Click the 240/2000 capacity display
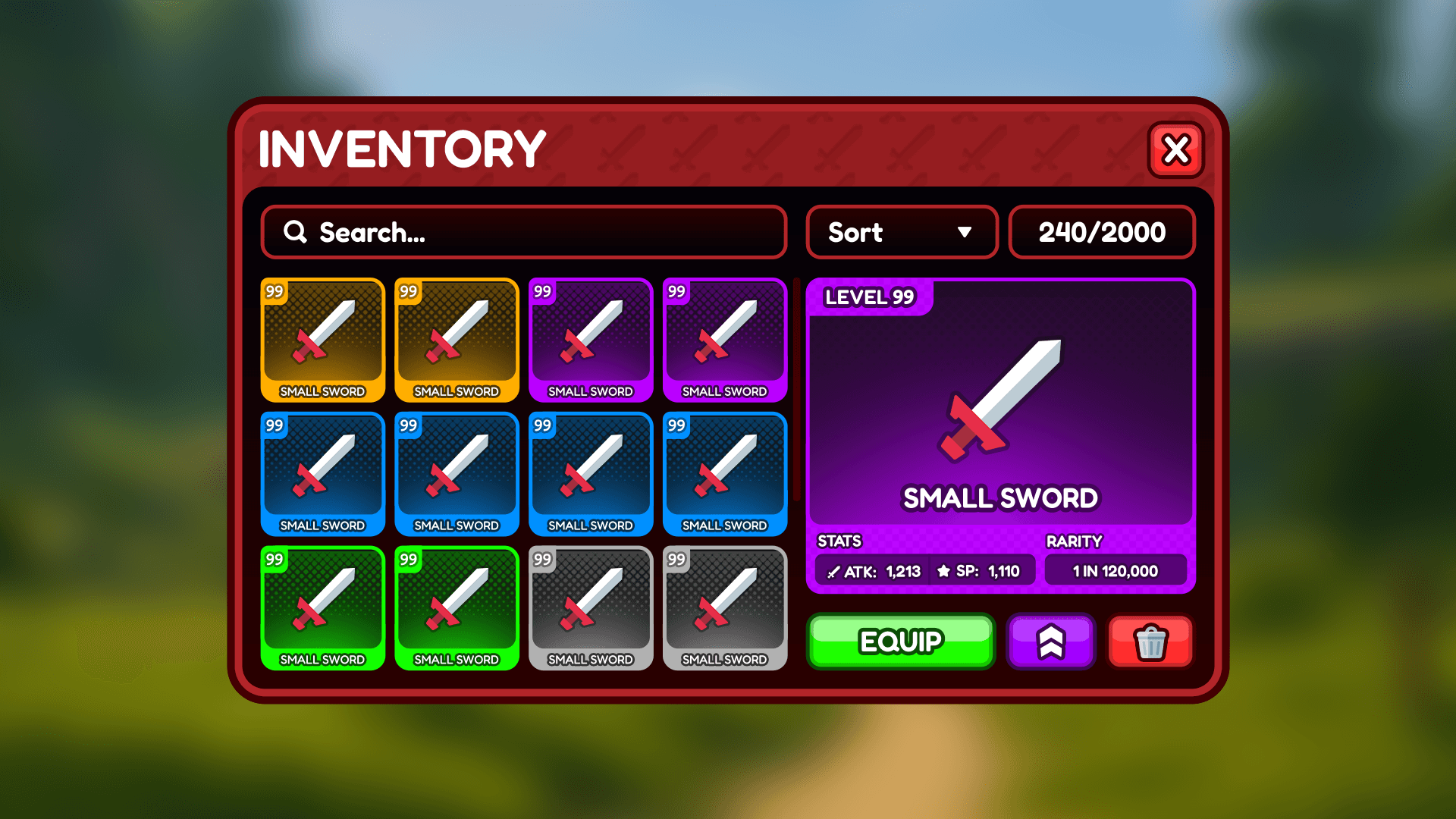Viewport: 1456px width, 819px height. [x=1101, y=232]
